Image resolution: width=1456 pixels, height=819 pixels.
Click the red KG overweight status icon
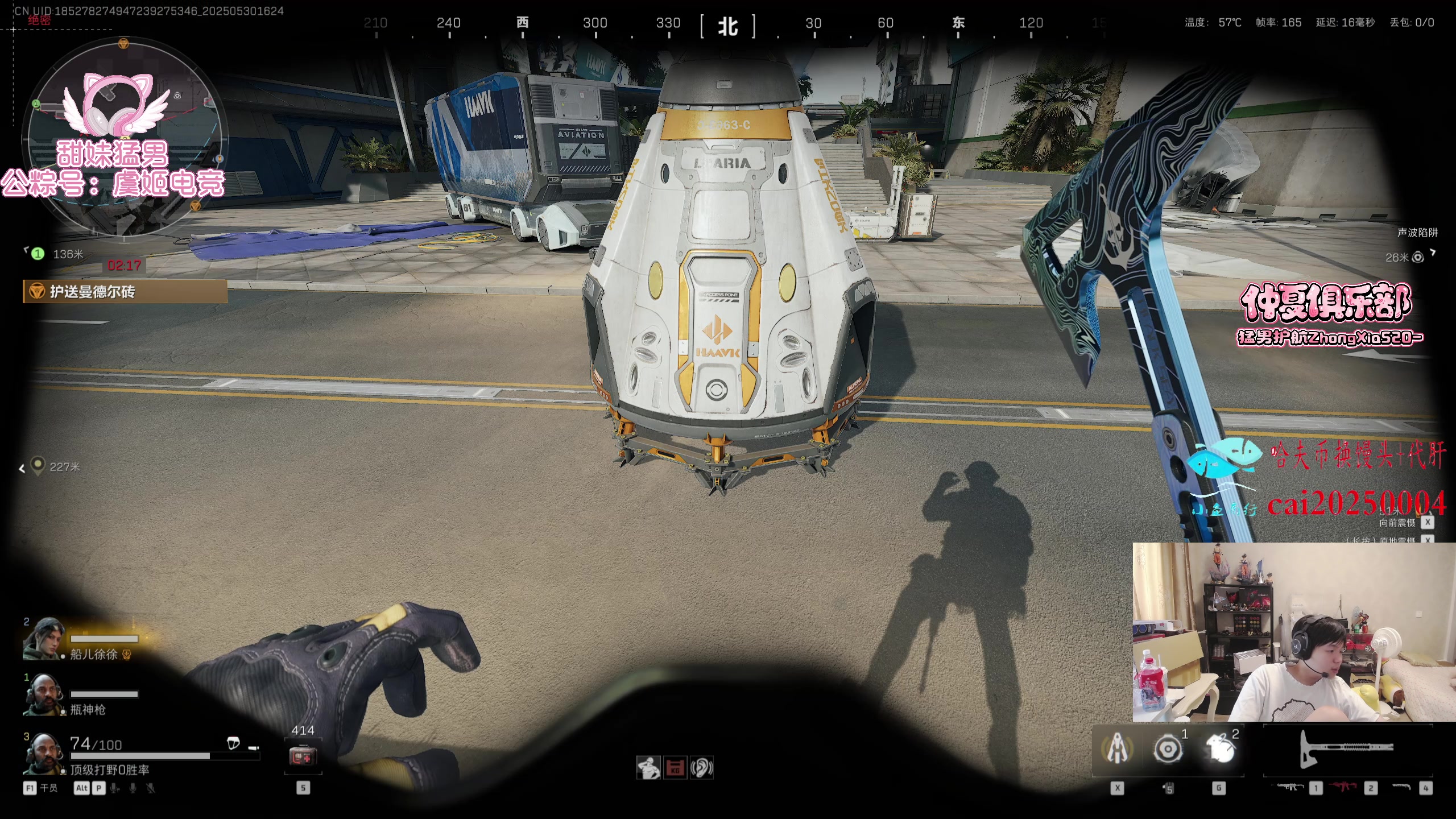click(675, 768)
